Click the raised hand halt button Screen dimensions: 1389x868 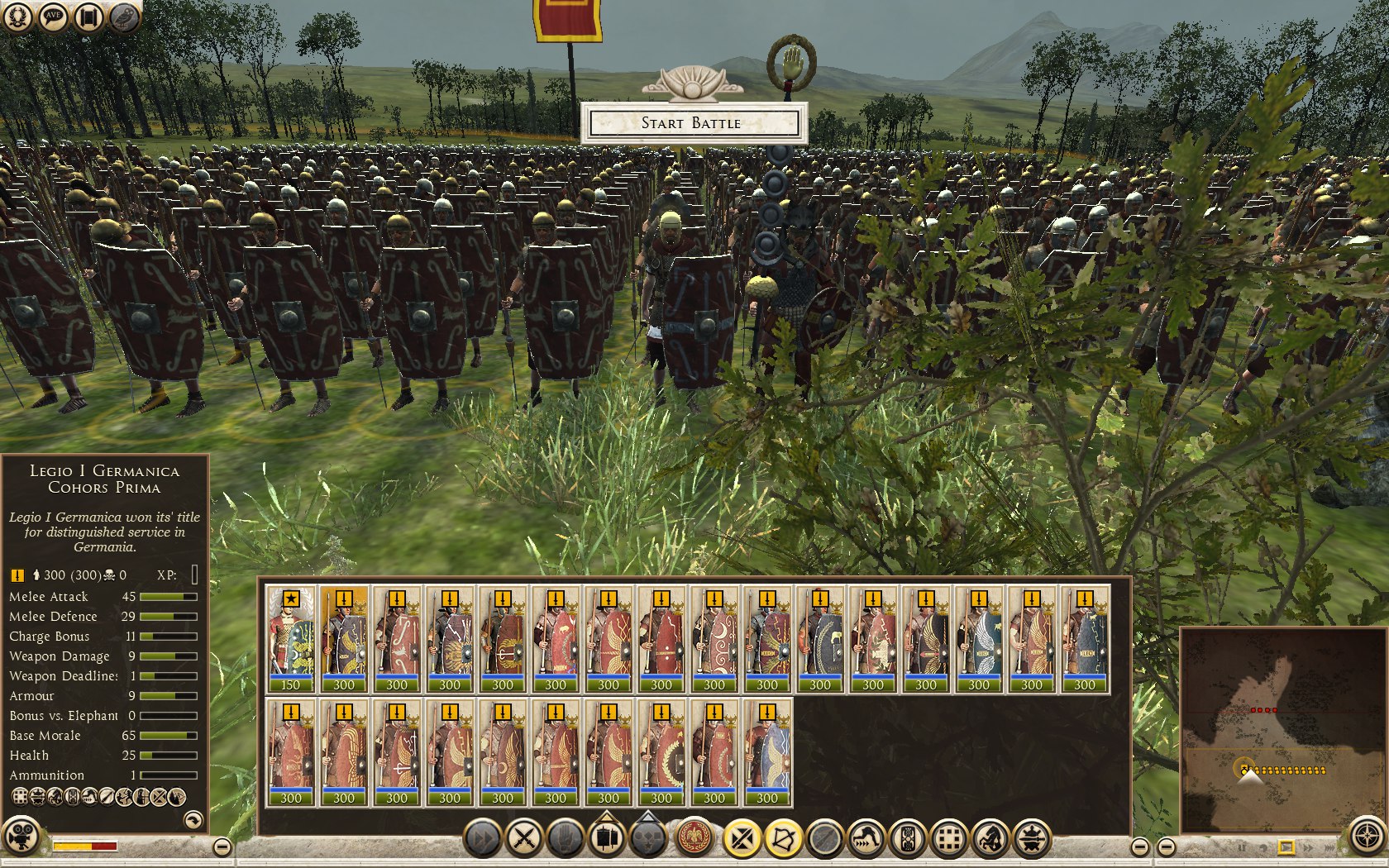click(566, 839)
